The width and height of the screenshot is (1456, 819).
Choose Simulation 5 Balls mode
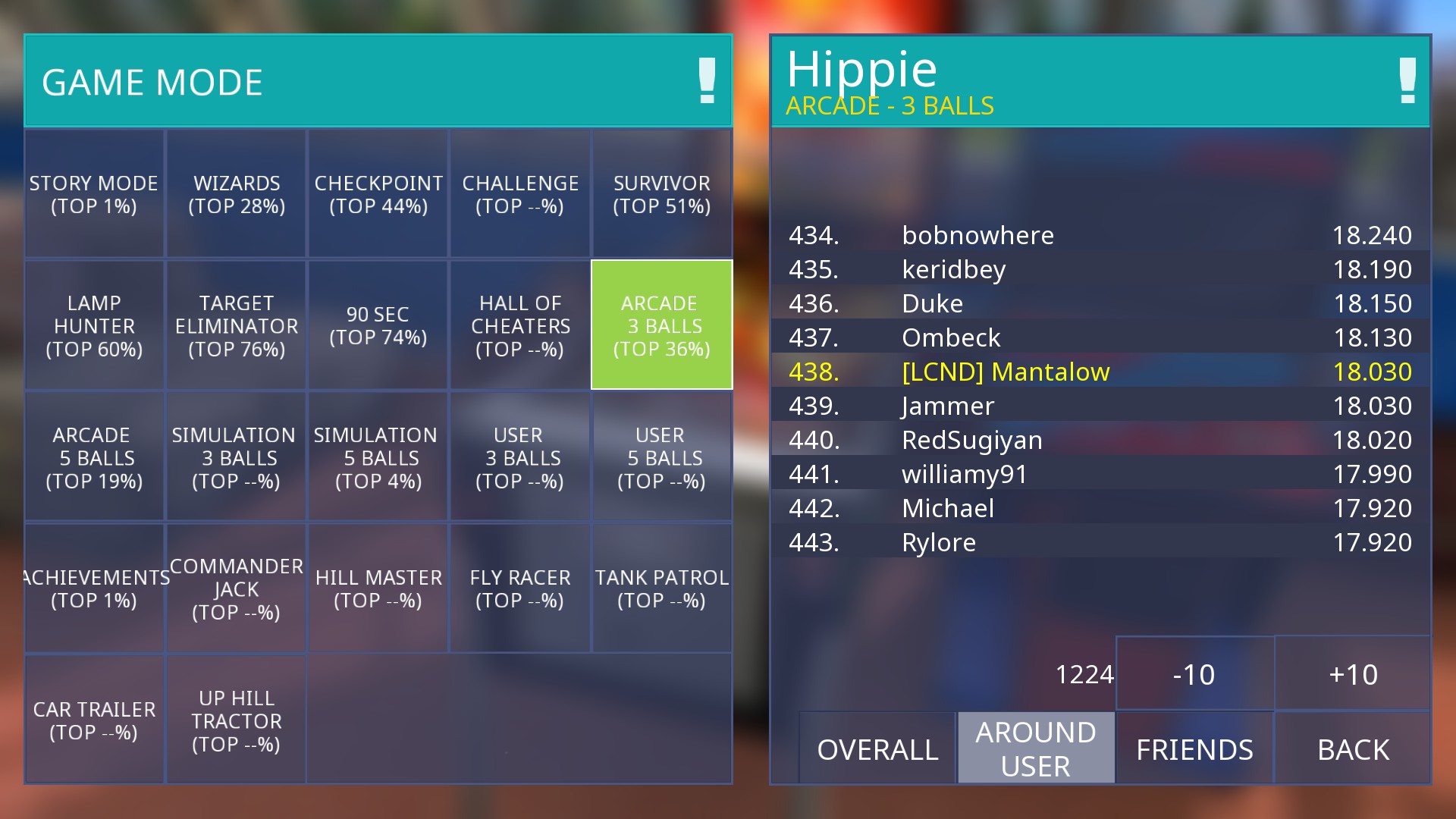pyautogui.click(x=378, y=457)
